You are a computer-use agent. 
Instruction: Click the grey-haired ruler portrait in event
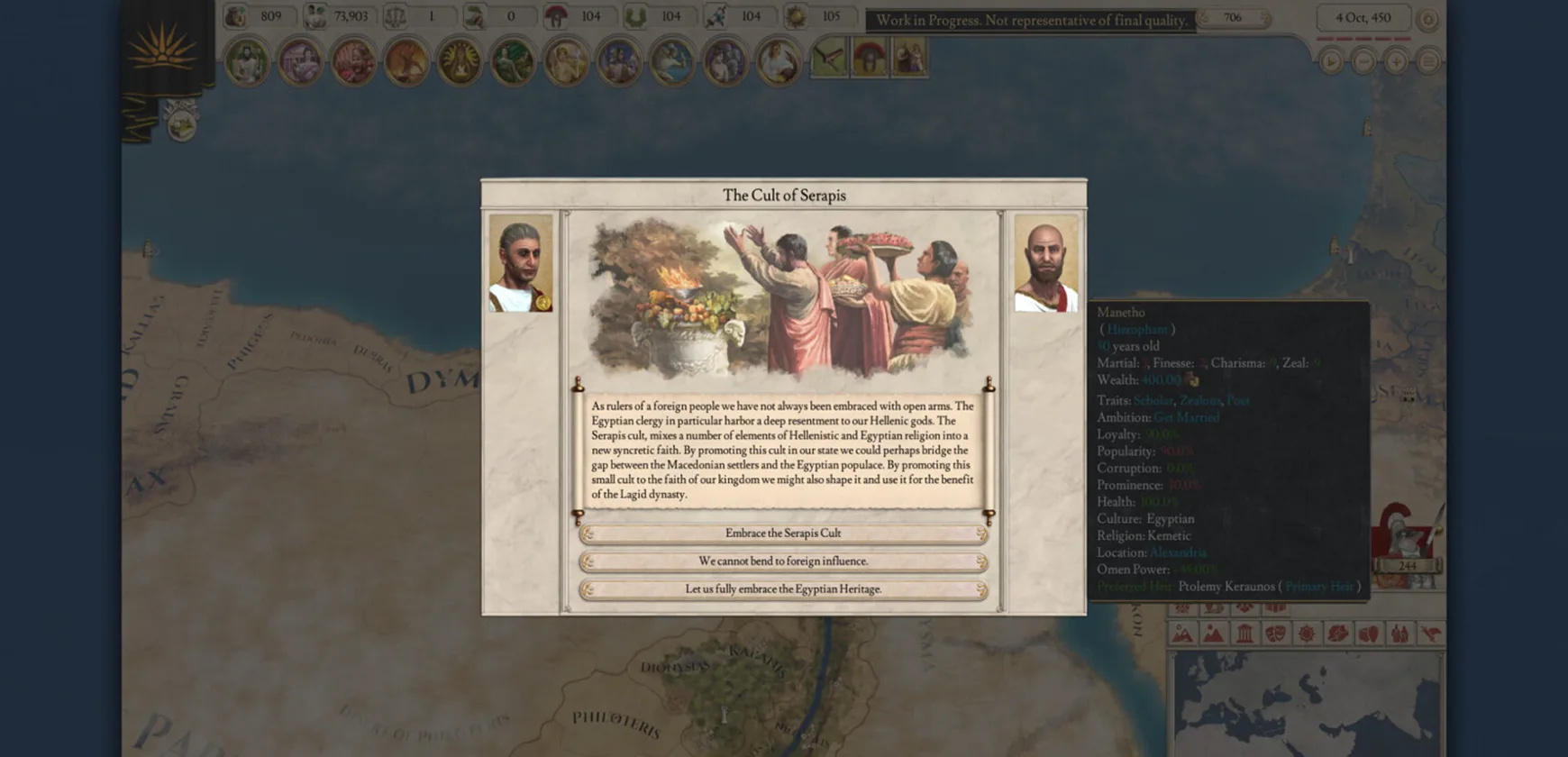pyautogui.click(x=521, y=263)
